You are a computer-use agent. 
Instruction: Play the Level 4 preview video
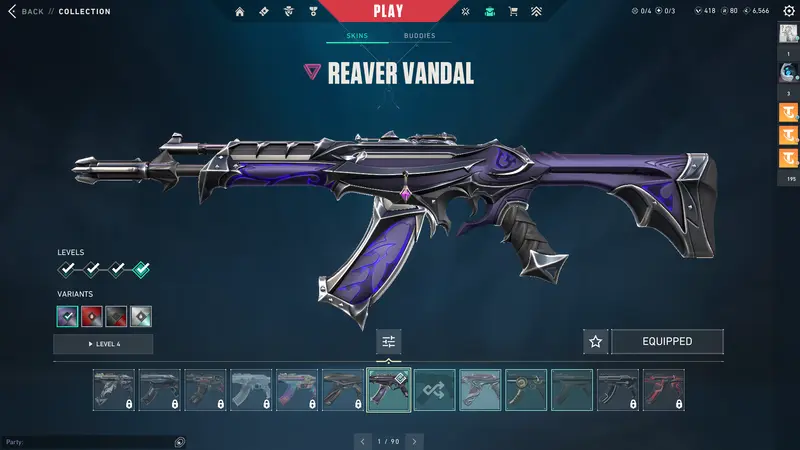click(x=103, y=344)
